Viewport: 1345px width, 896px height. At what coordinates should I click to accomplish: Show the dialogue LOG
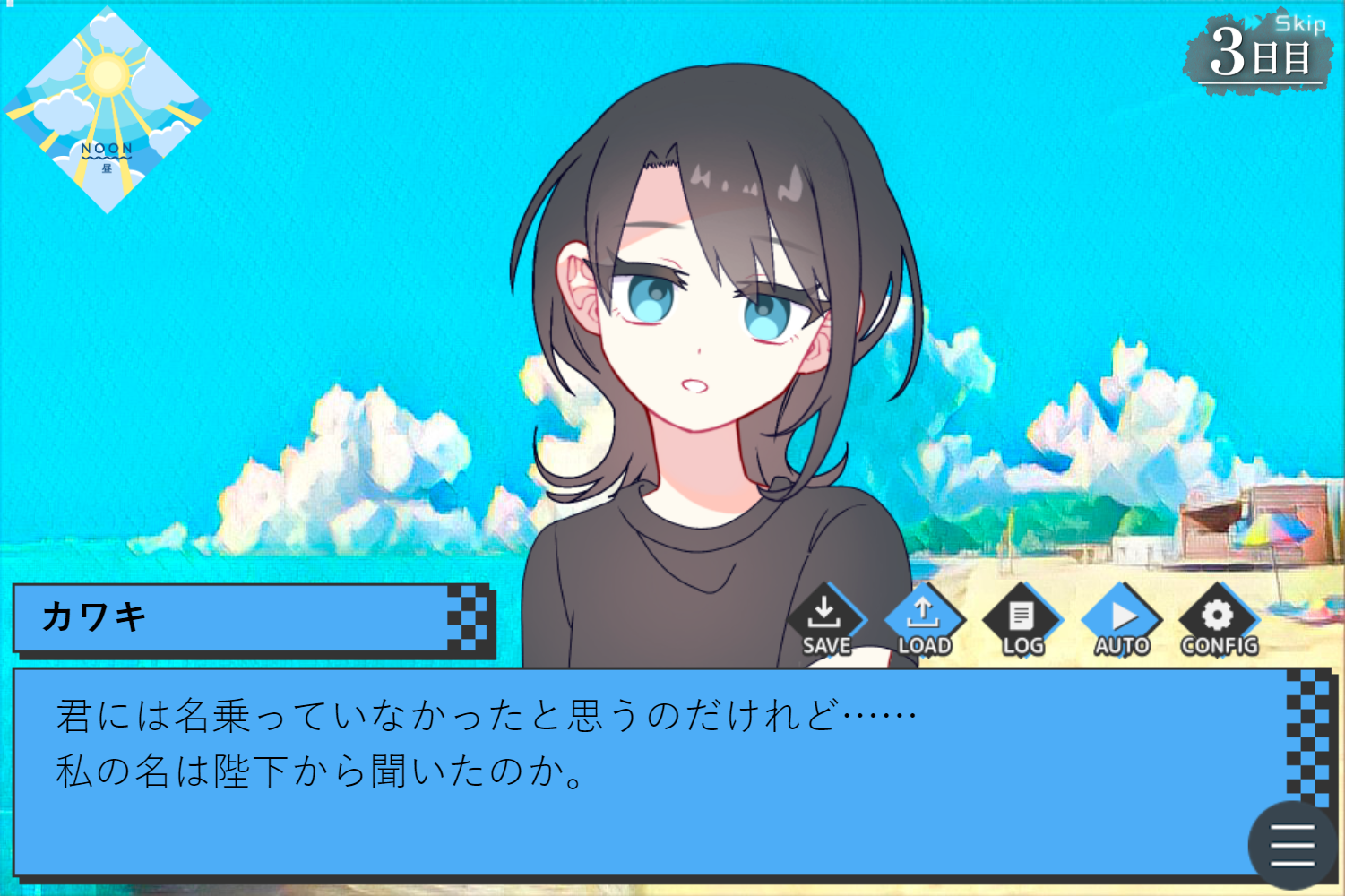pos(1022,621)
